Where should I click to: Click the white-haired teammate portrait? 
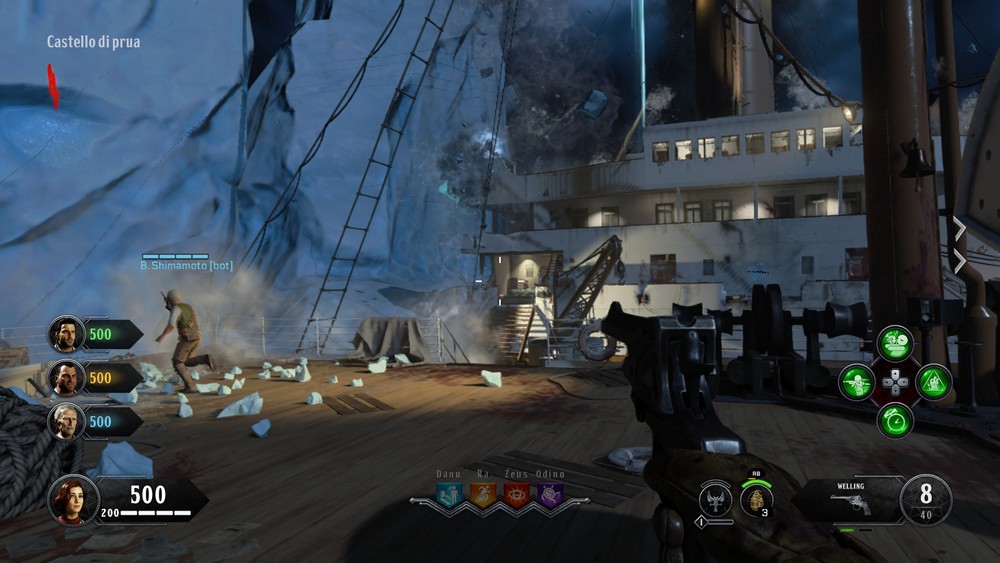coord(67,421)
